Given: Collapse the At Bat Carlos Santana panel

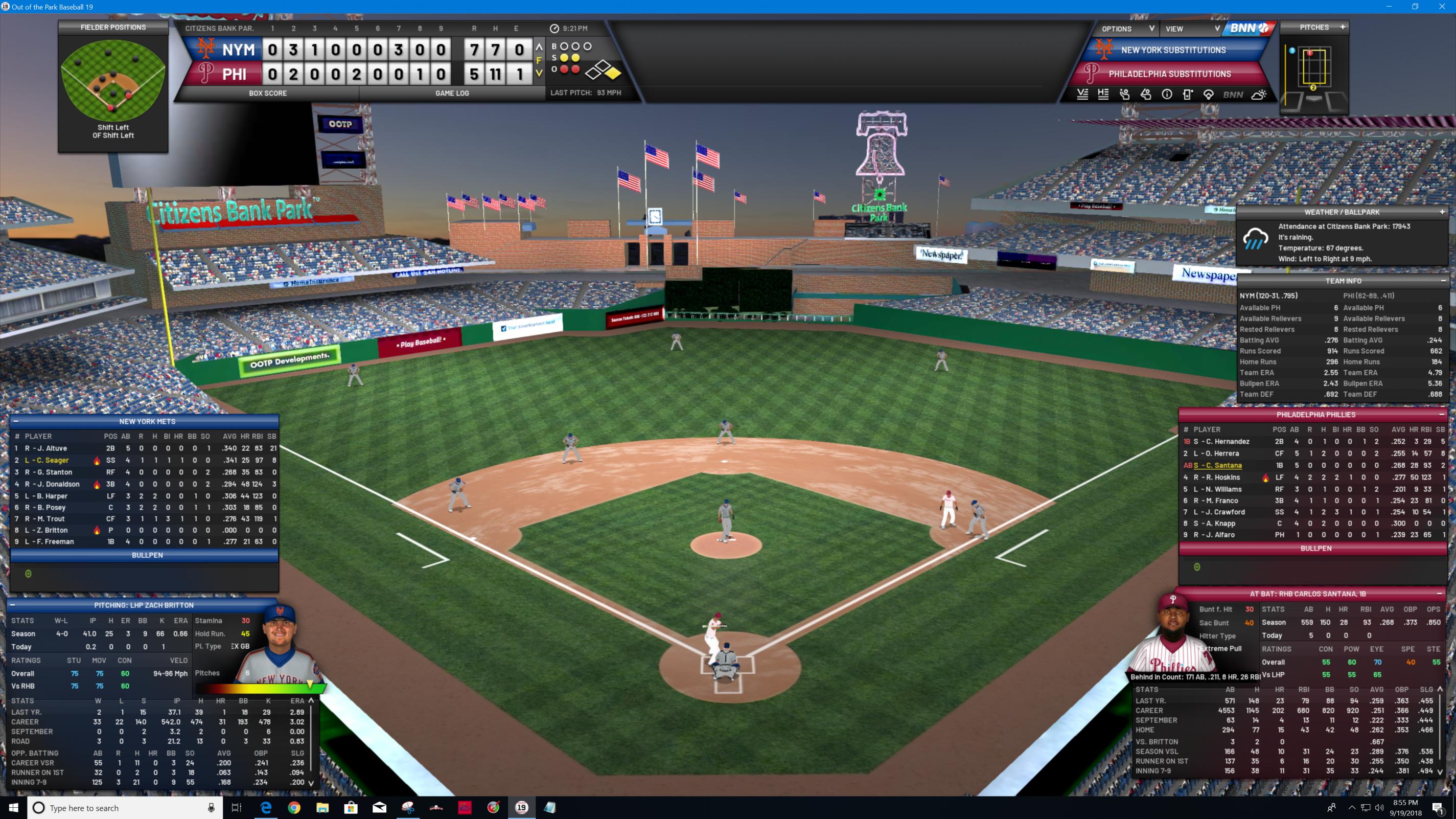Looking at the screenshot, I should click(1439, 594).
